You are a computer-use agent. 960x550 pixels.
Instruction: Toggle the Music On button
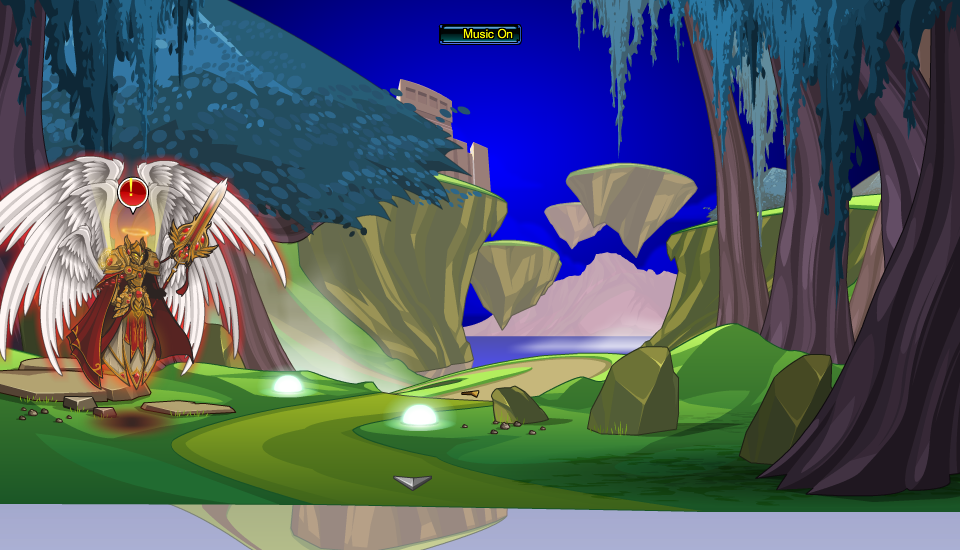[x=480, y=34]
